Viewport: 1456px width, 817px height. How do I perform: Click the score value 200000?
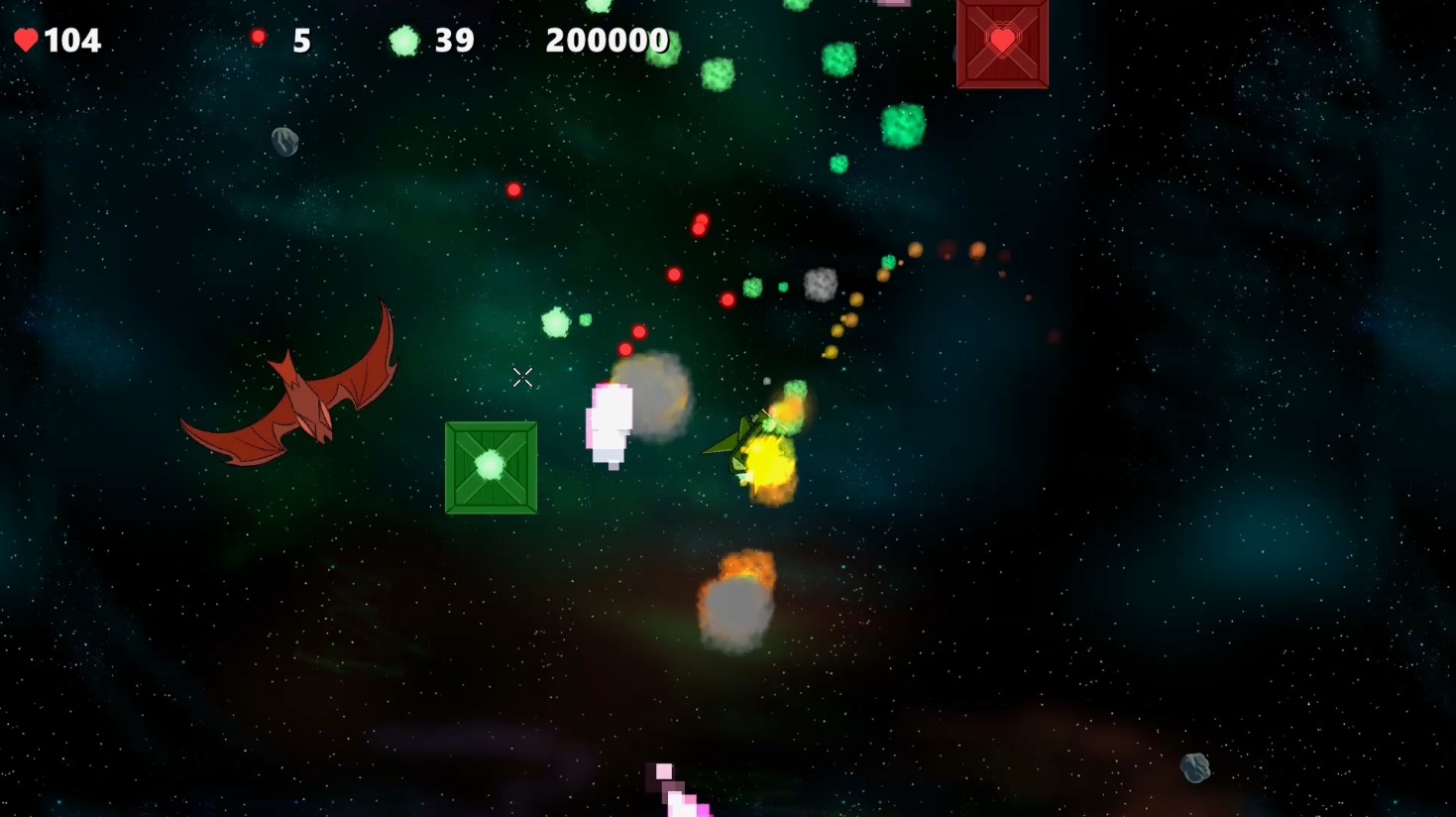point(607,41)
